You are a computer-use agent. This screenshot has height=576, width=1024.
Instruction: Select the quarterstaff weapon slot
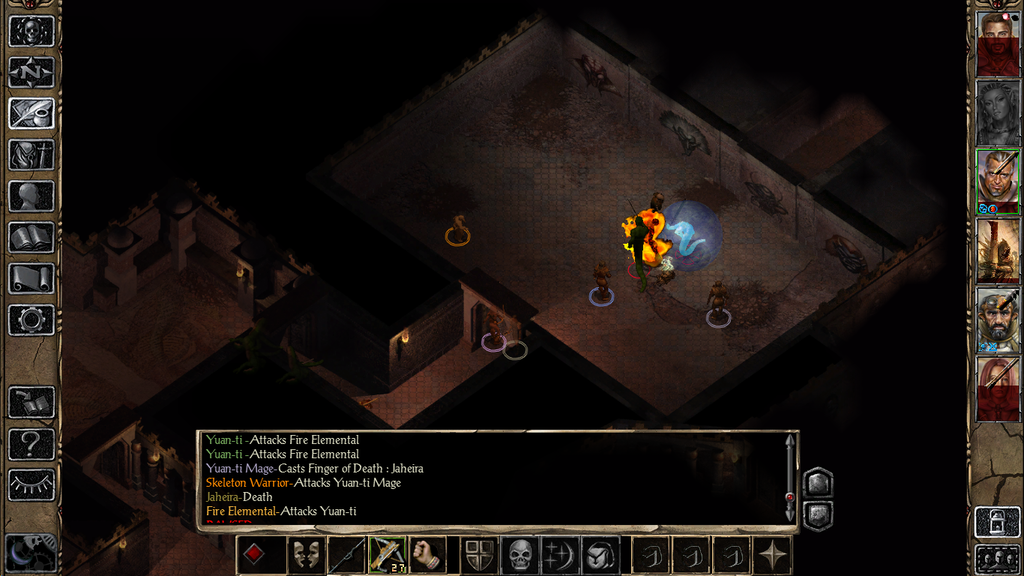tap(346, 555)
